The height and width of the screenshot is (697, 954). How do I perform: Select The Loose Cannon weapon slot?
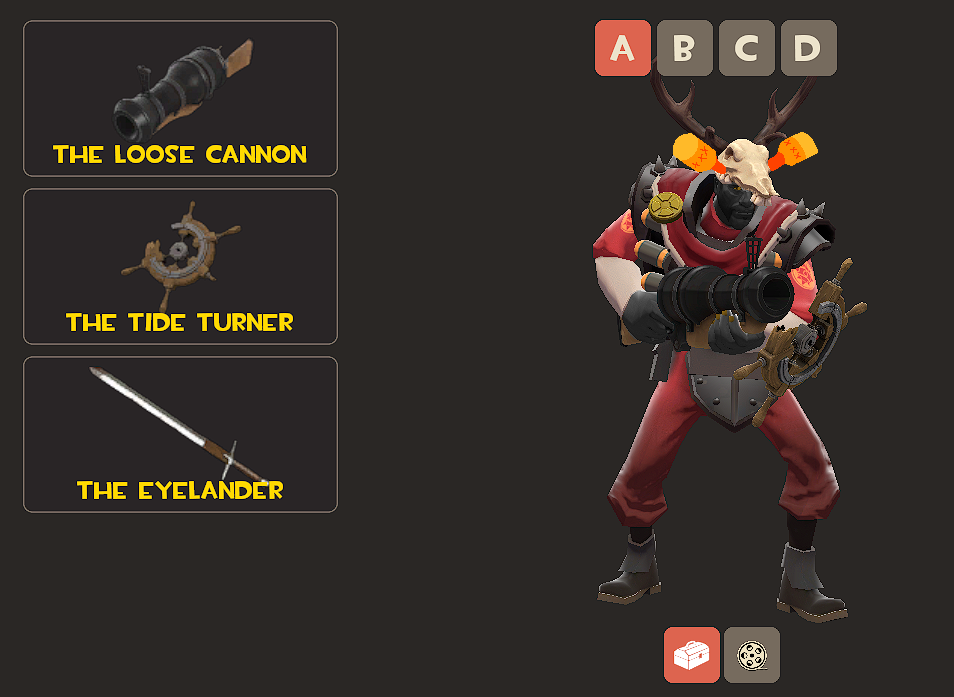[x=180, y=99]
